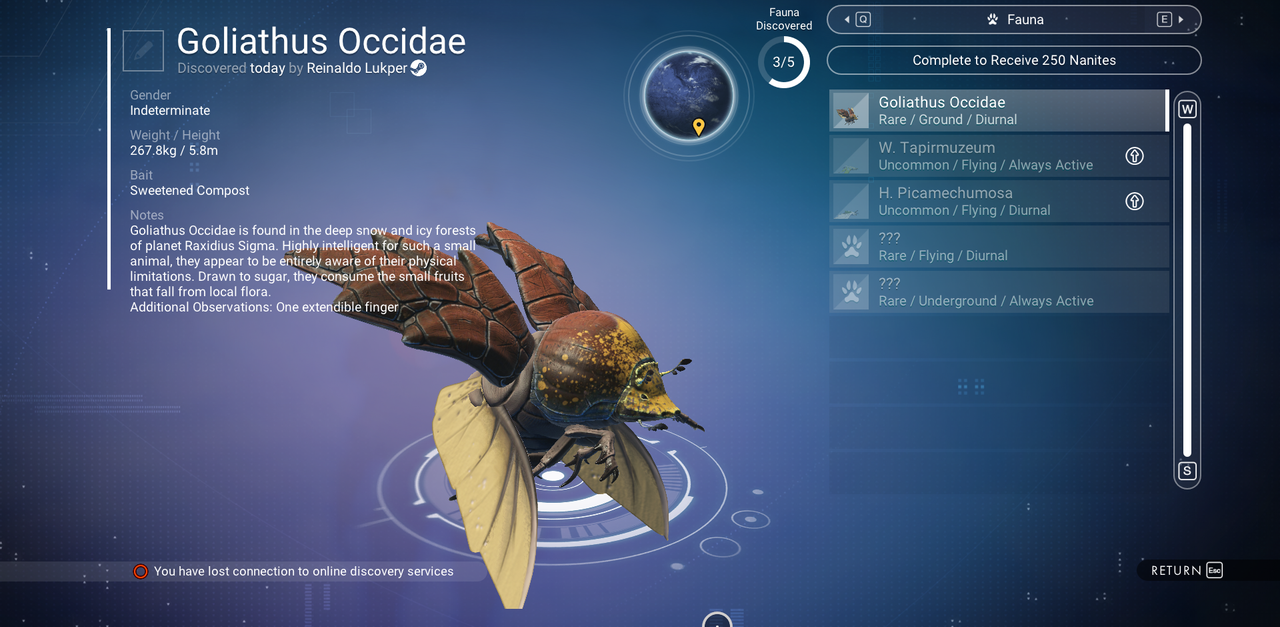Select the Goliathus Occidae fauna entry

998,110
